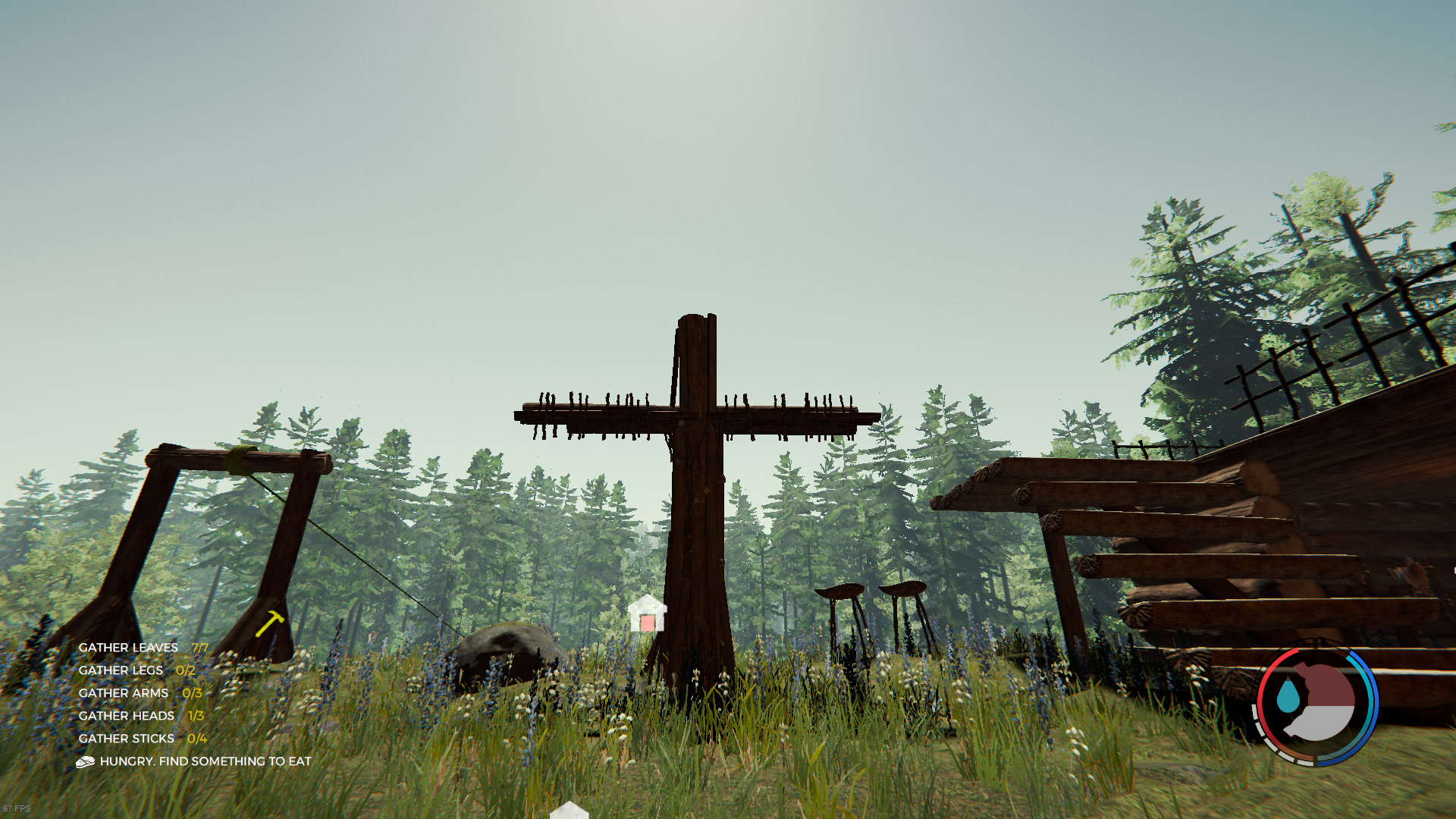The width and height of the screenshot is (1456, 819).
Task: Select the Gather Legs objective
Action: [x=136, y=670]
